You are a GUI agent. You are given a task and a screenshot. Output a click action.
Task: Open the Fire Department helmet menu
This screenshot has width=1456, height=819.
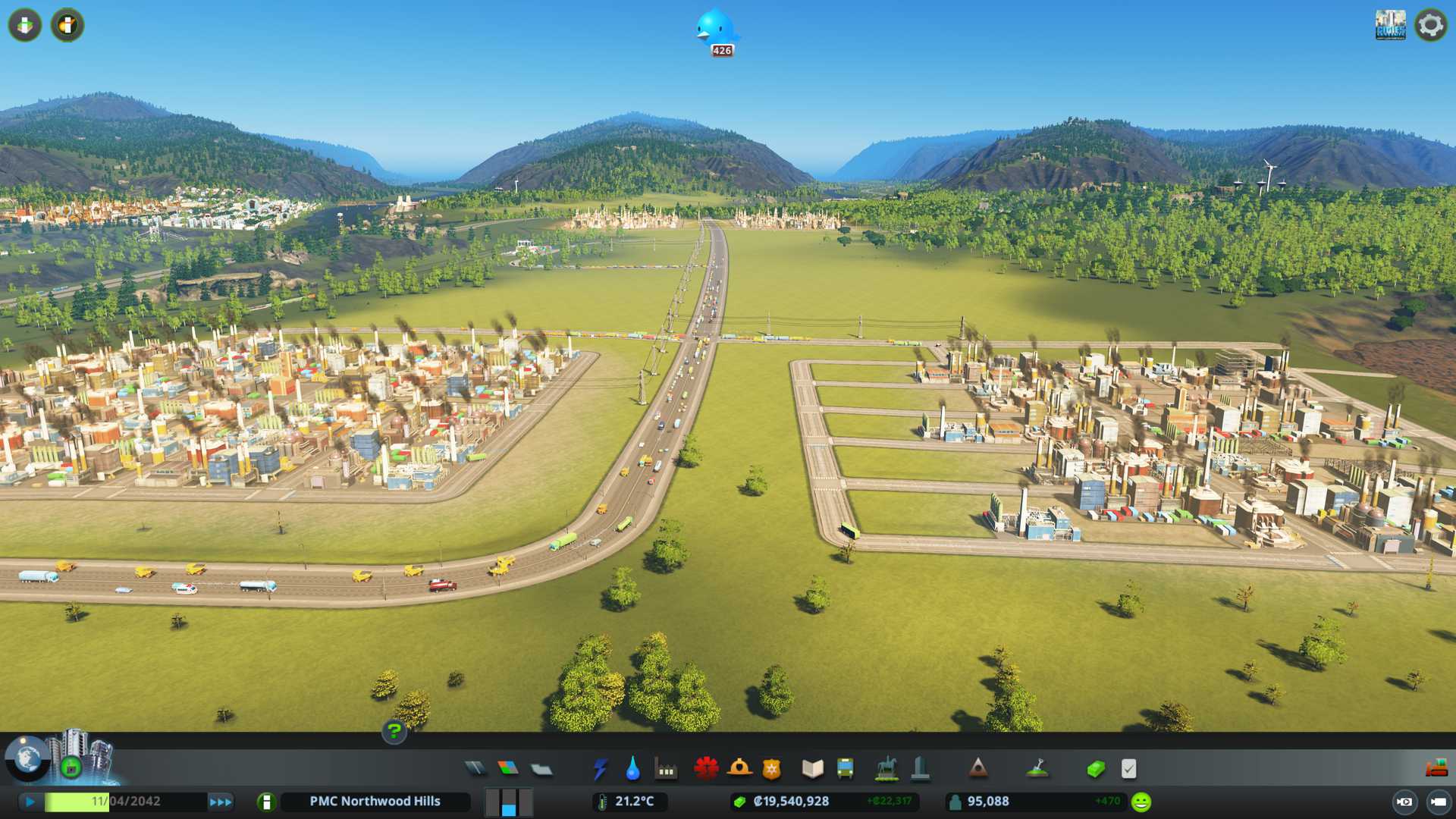pos(739,769)
